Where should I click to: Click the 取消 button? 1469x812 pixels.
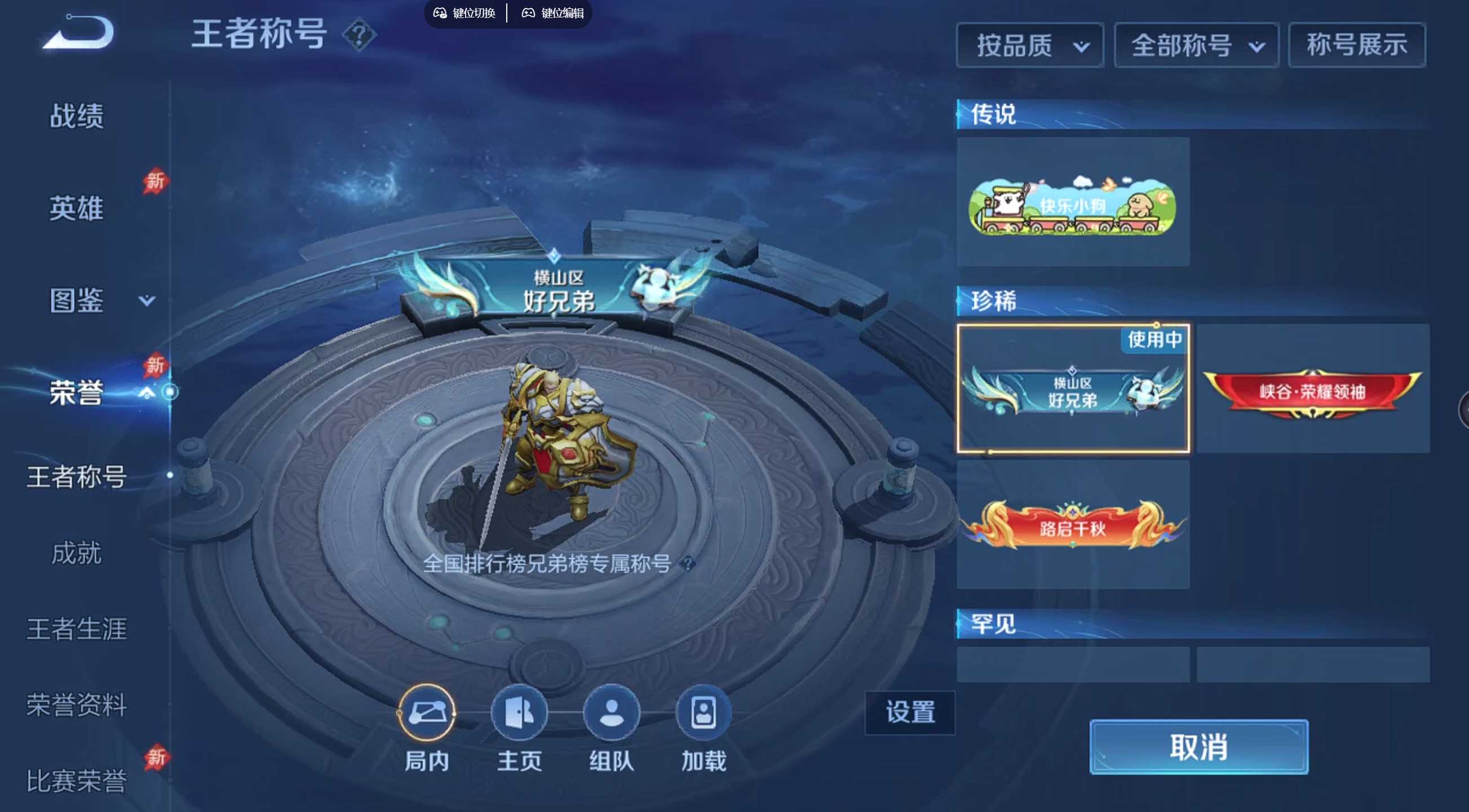[1198, 747]
